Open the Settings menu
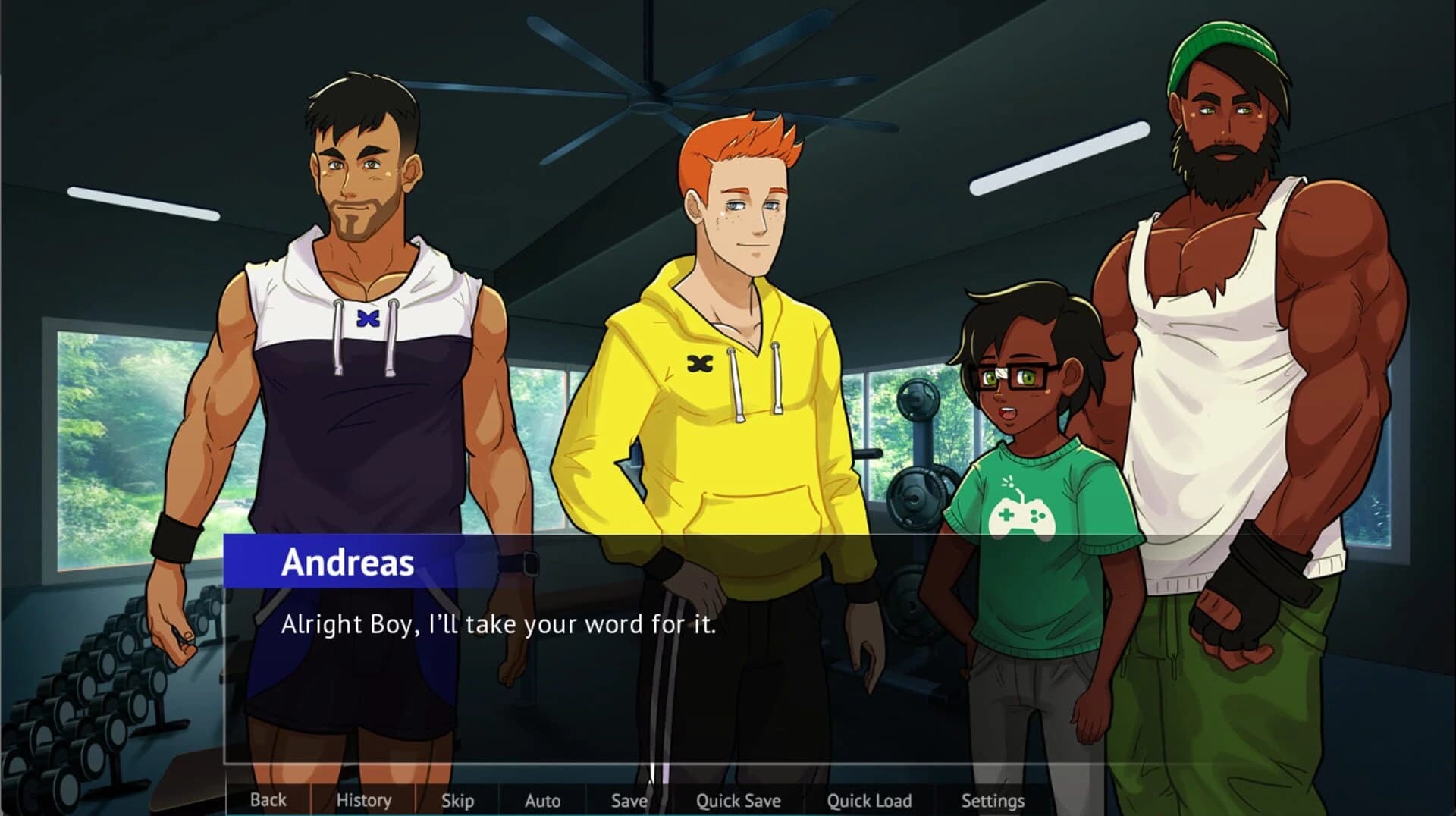1456x816 pixels. 993,800
